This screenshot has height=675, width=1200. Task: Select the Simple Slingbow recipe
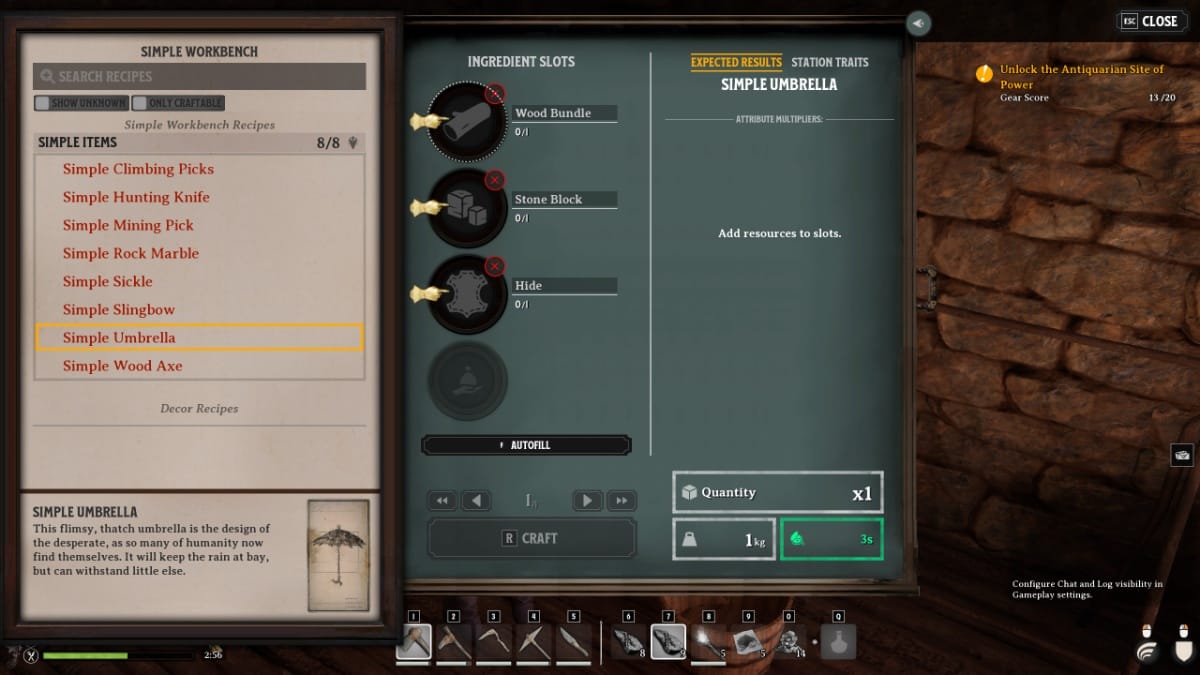pyautogui.click(x=119, y=309)
